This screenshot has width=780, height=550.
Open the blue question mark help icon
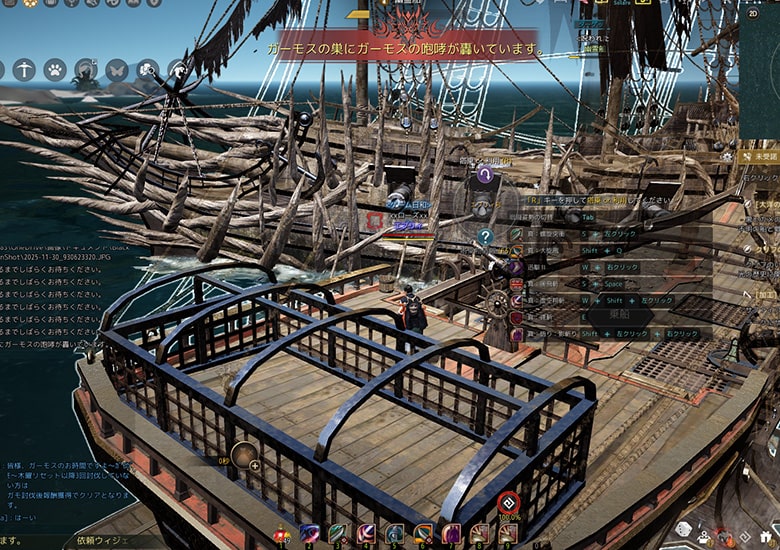(485, 237)
